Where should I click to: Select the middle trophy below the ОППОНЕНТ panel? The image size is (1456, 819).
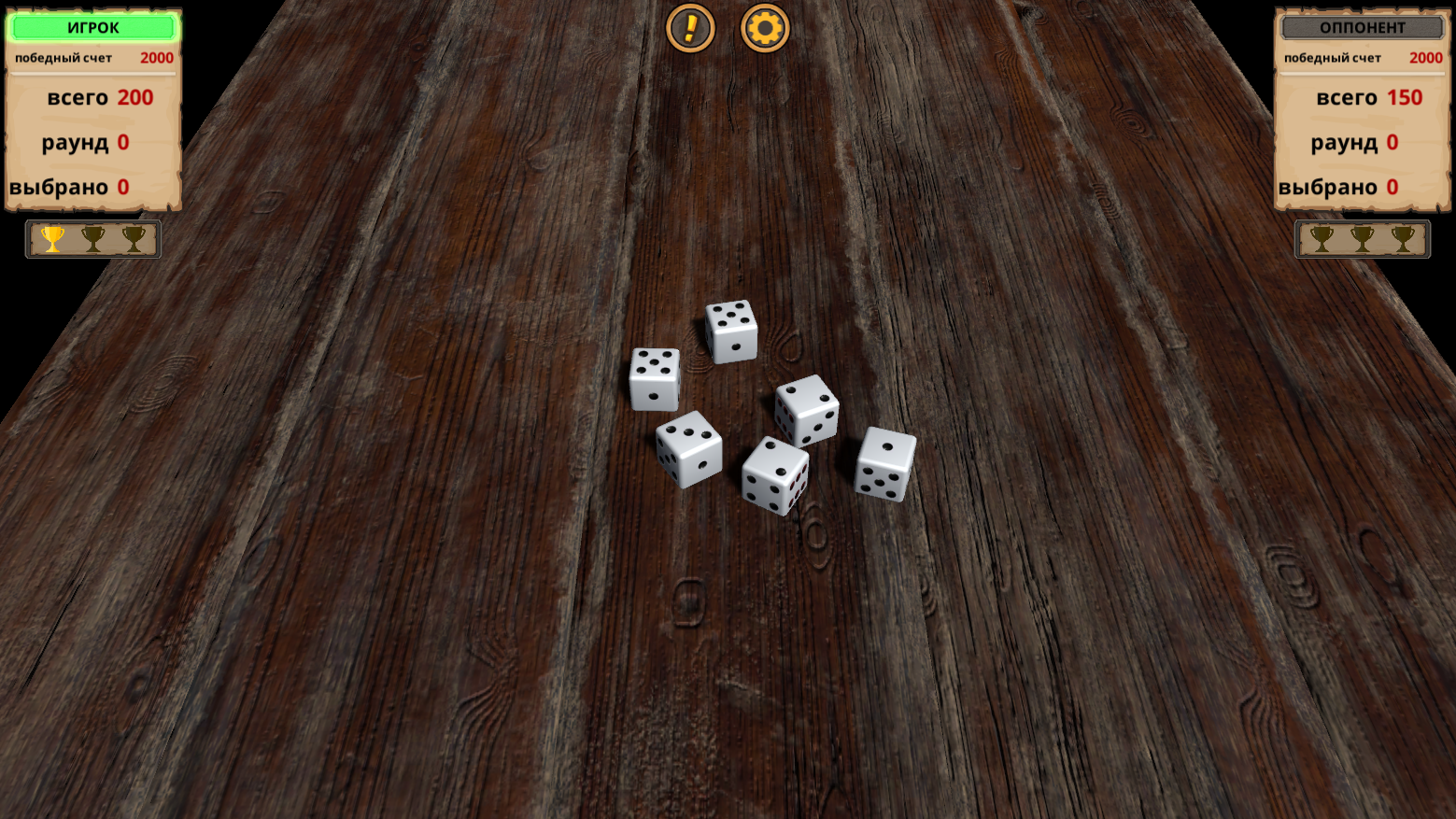click(1362, 239)
